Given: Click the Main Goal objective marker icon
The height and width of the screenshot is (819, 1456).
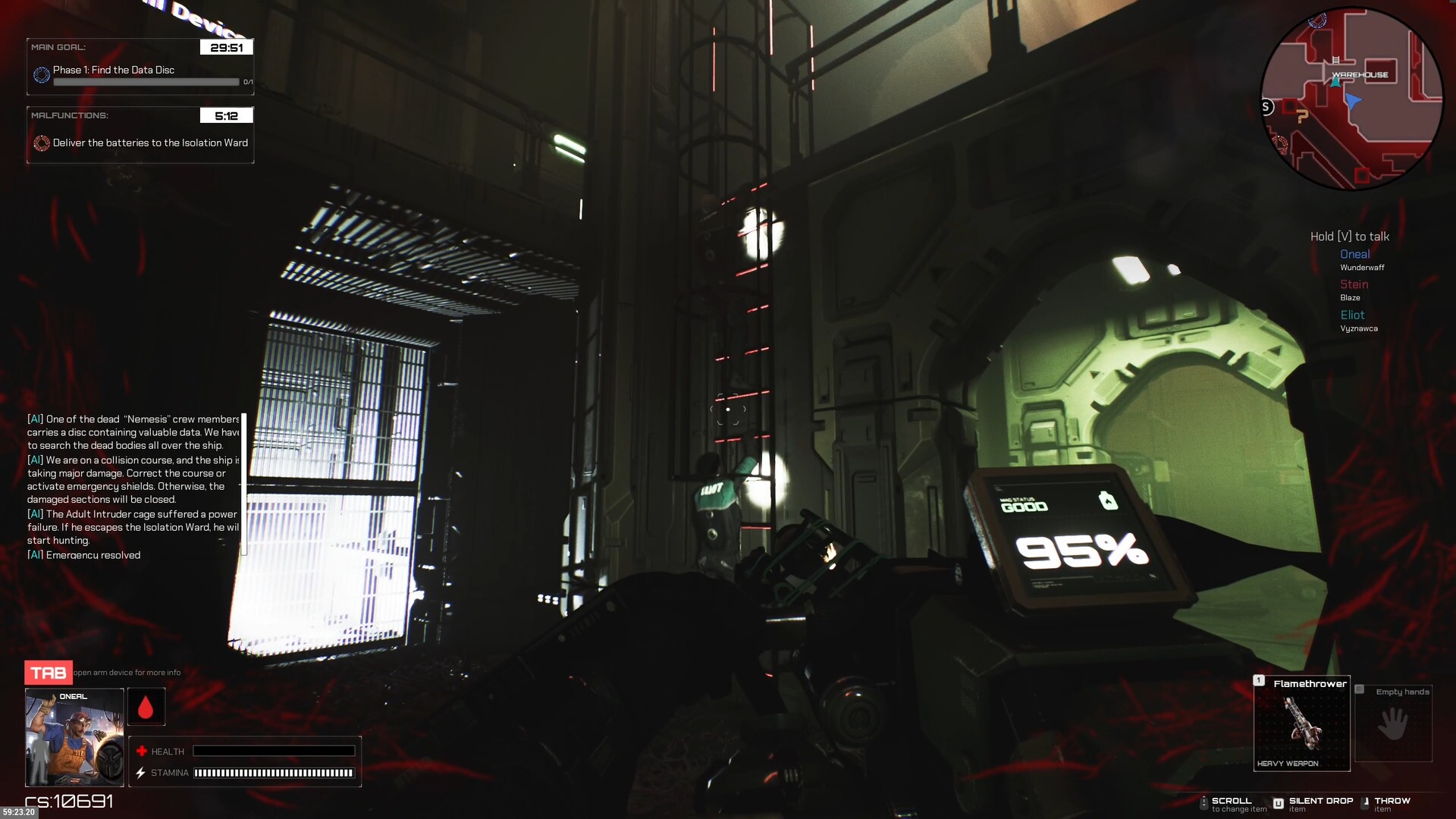Looking at the screenshot, I should [x=40, y=73].
